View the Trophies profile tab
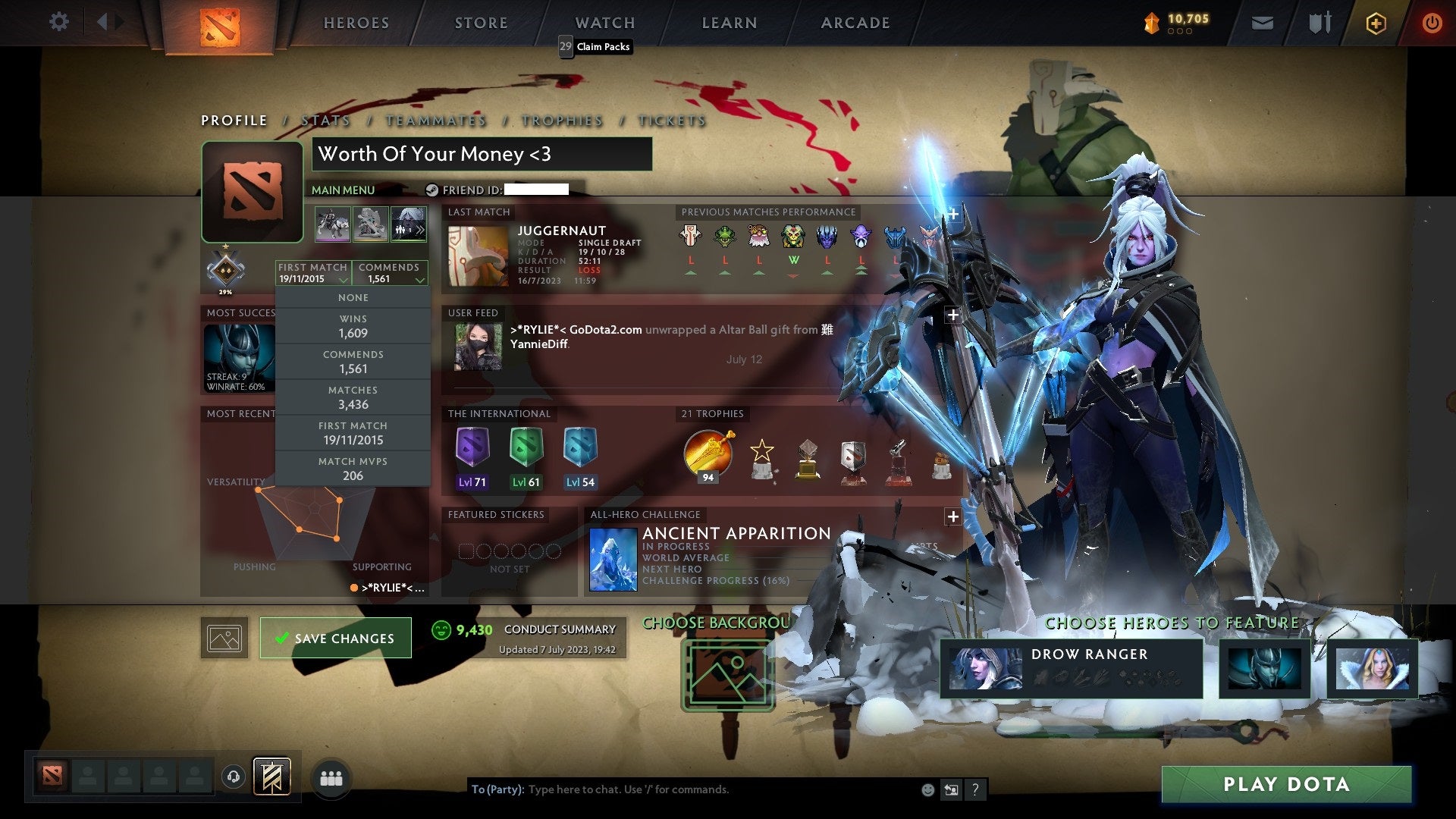 click(x=561, y=121)
